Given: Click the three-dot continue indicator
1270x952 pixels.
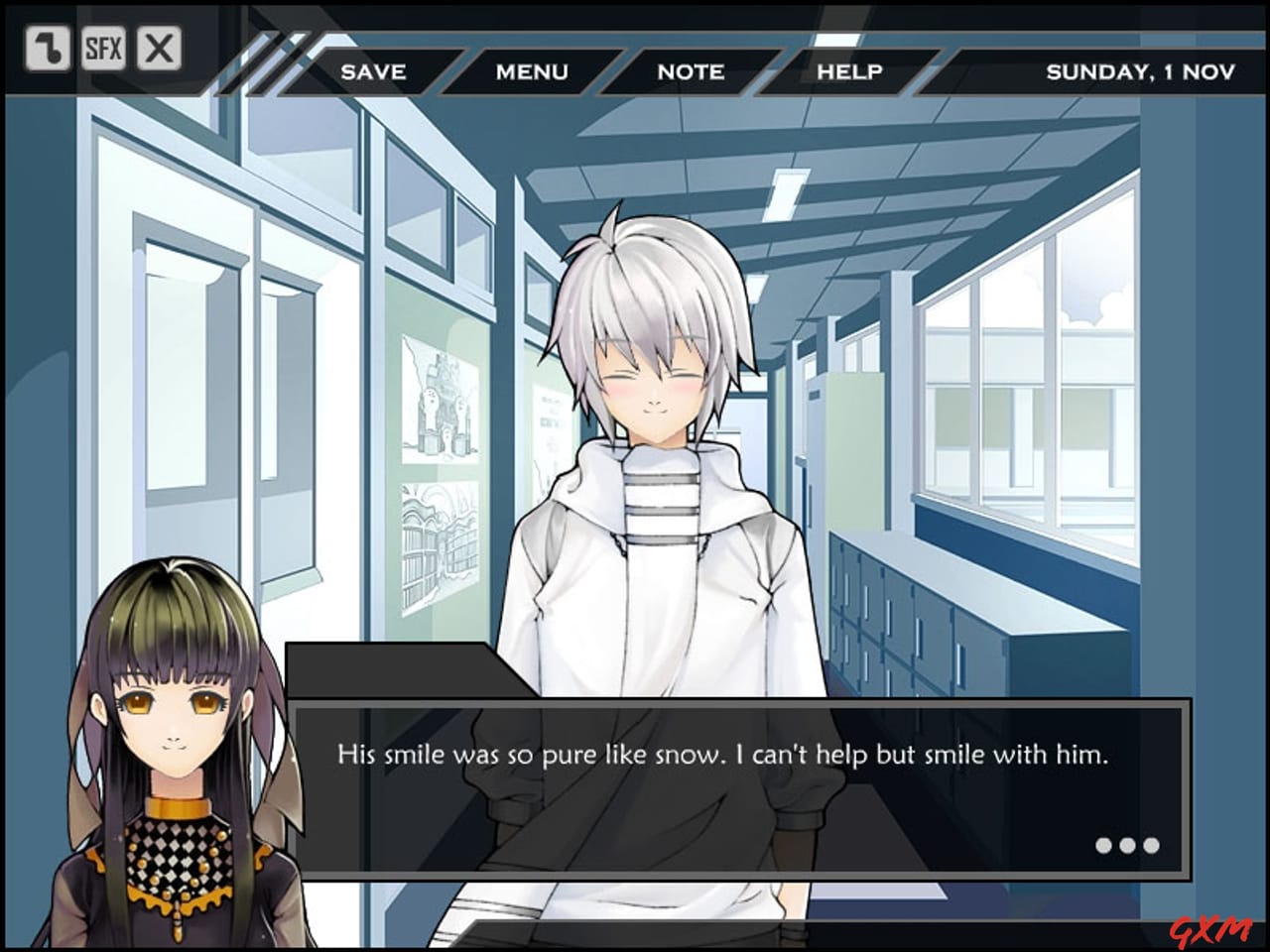Looking at the screenshot, I should tap(1127, 846).
